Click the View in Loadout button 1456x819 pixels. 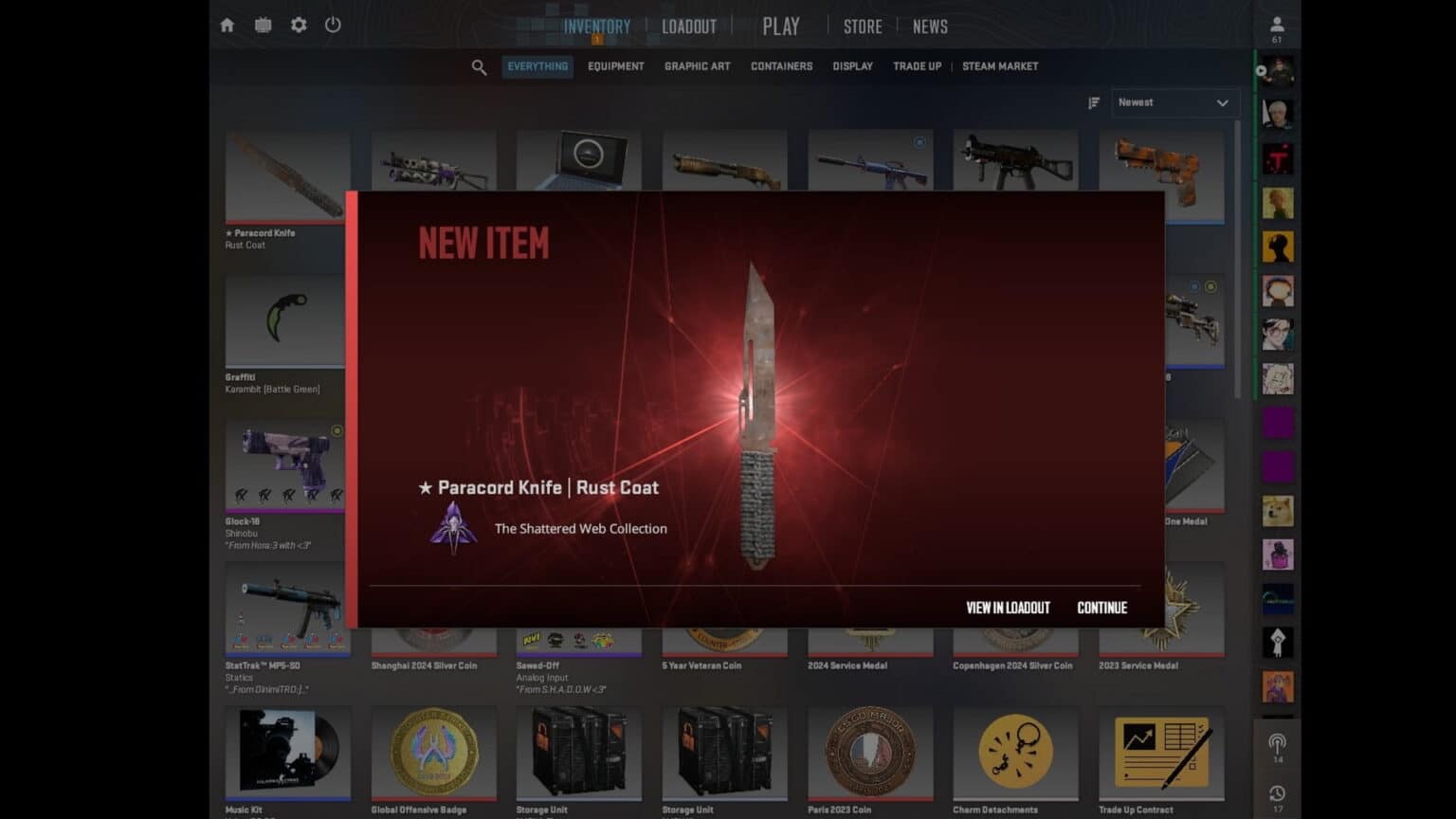coord(1007,608)
